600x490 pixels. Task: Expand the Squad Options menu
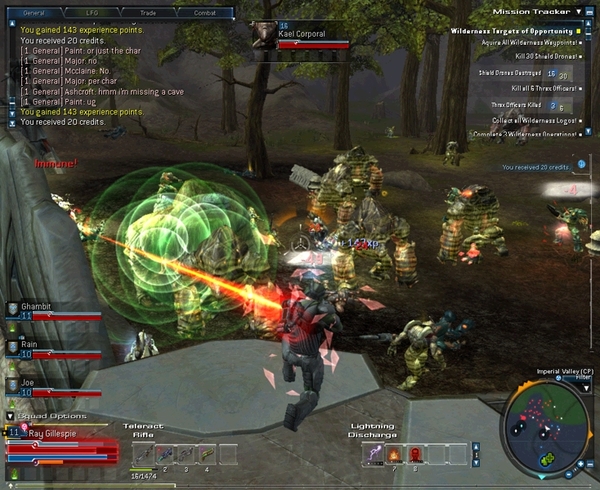click(x=10, y=416)
